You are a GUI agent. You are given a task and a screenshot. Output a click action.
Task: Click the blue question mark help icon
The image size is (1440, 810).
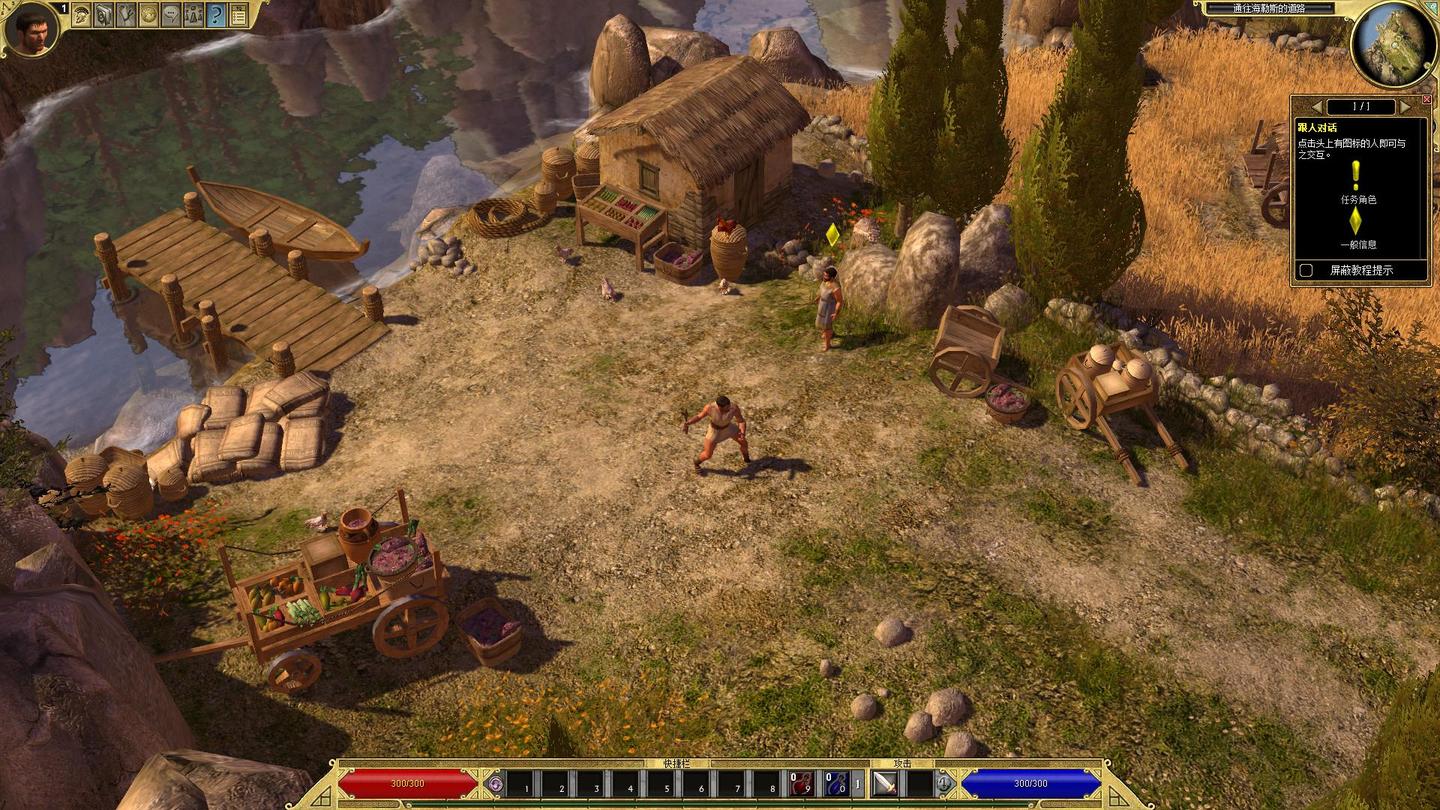tap(215, 14)
